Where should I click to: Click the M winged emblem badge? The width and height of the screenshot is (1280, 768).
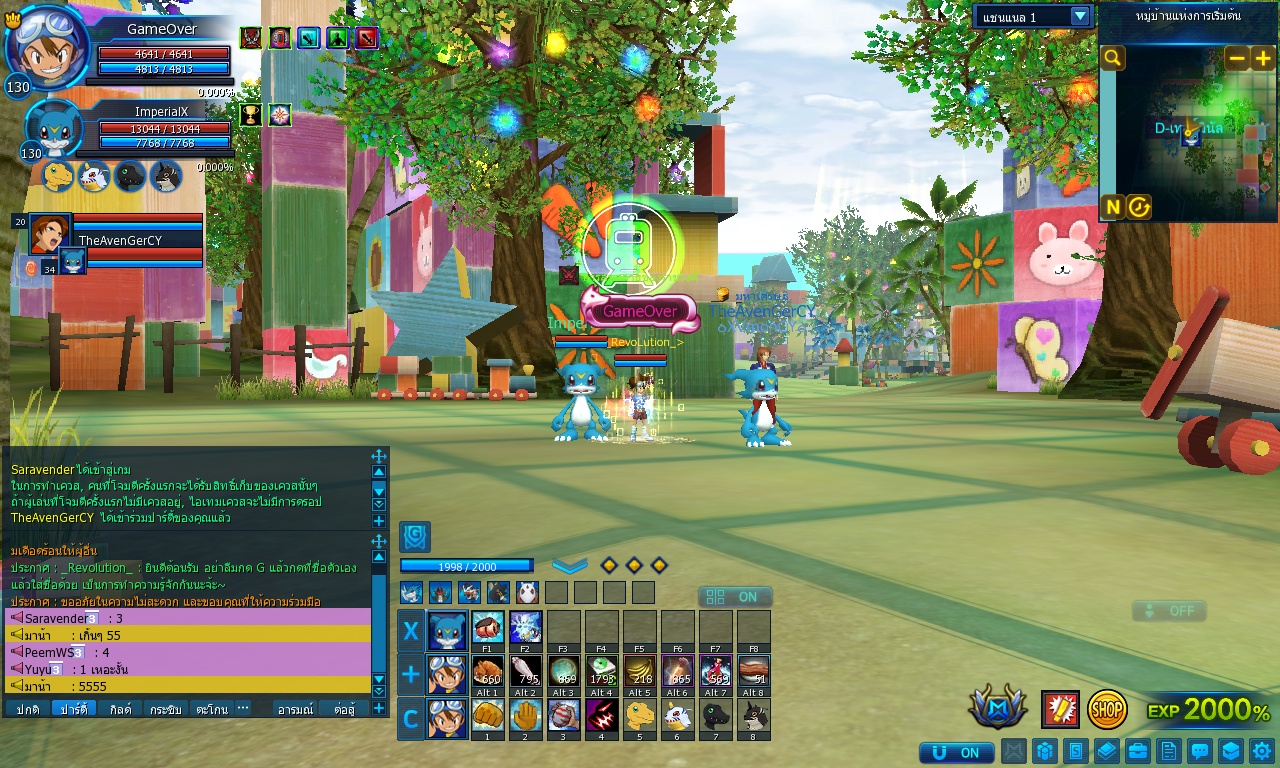coord(997,708)
